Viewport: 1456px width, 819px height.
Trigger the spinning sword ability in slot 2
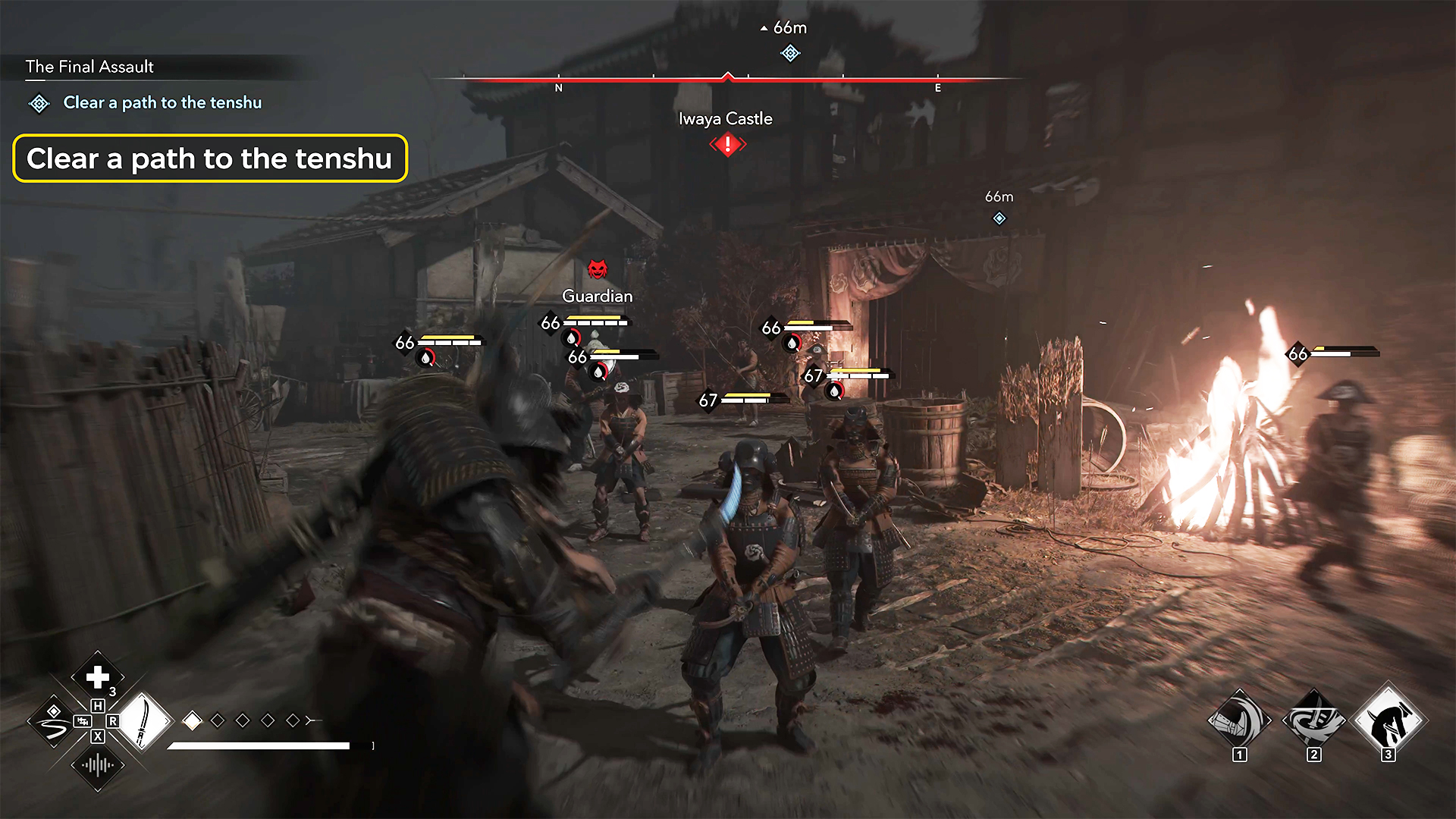1313,720
